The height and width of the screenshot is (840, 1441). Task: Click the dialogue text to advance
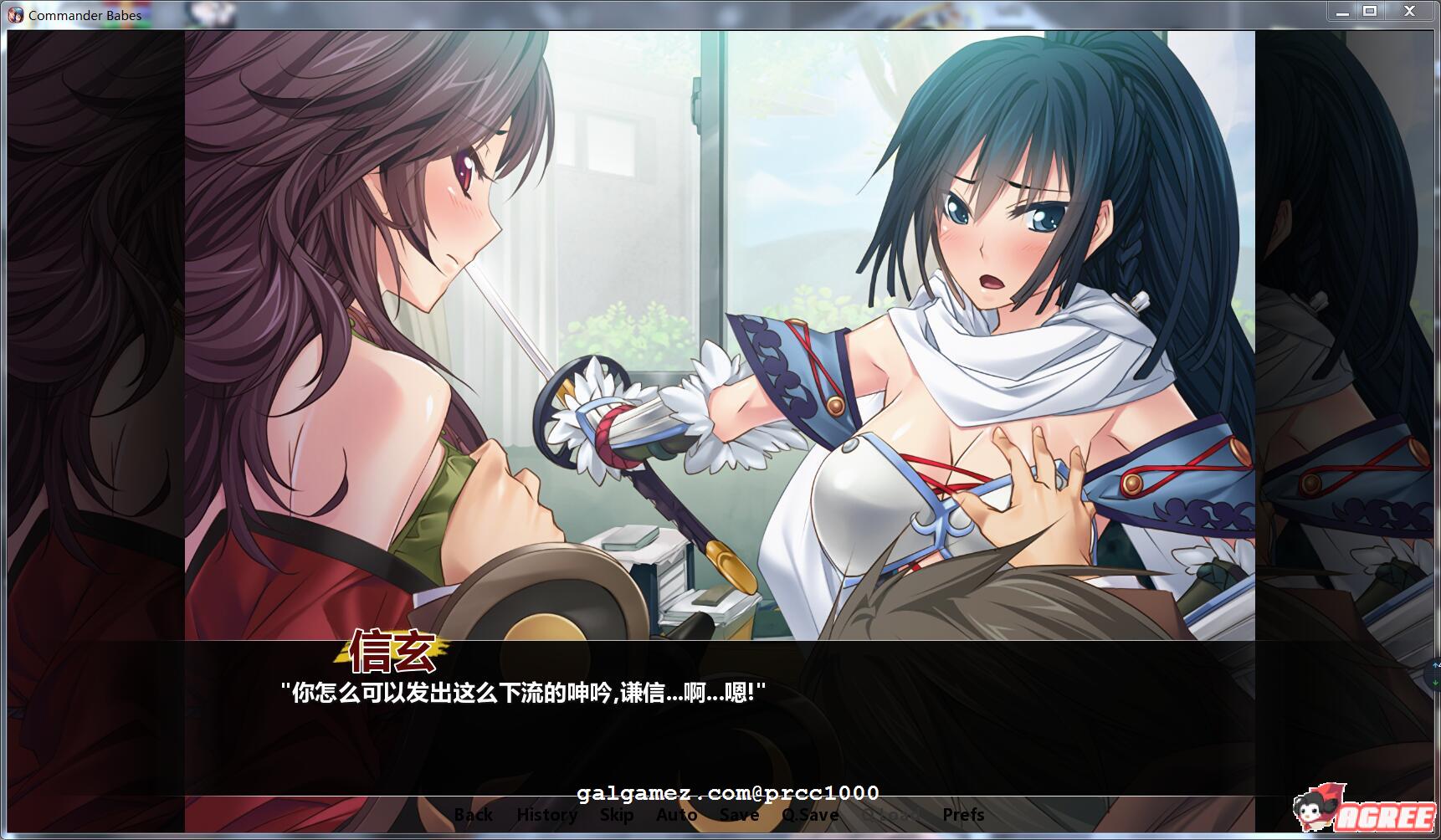[523, 691]
